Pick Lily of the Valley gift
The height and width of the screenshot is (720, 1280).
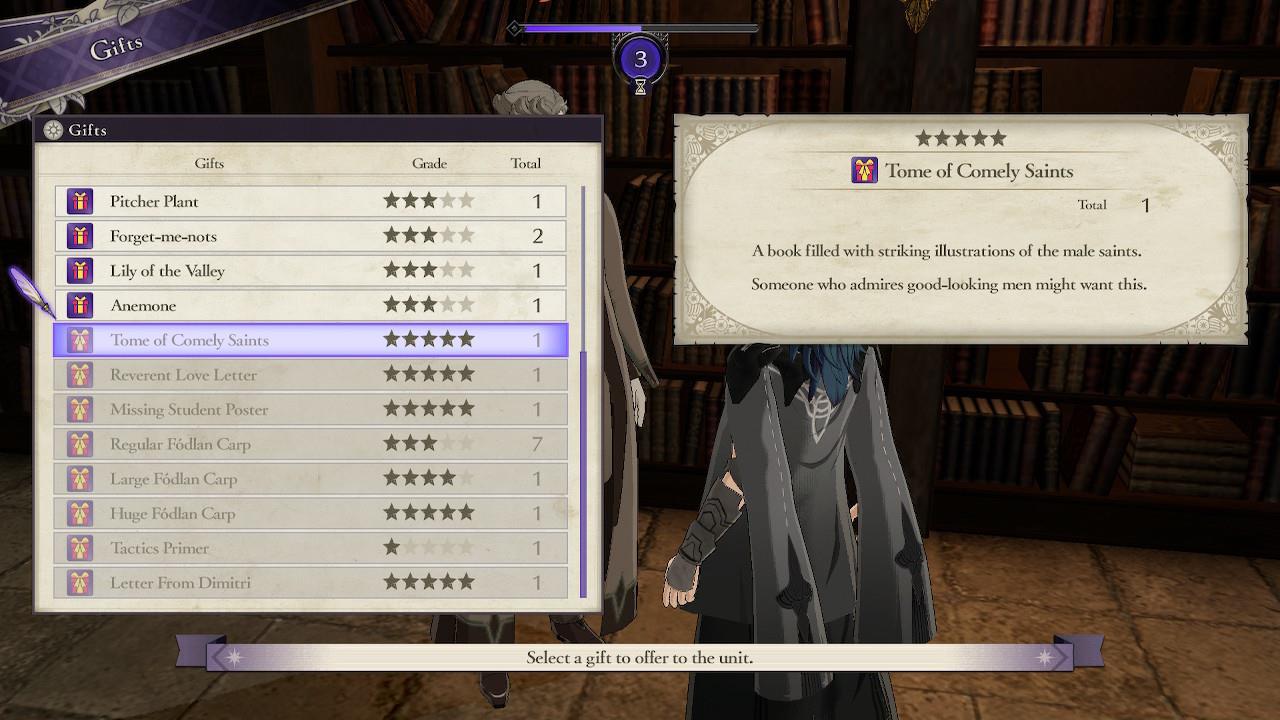point(310,271)
